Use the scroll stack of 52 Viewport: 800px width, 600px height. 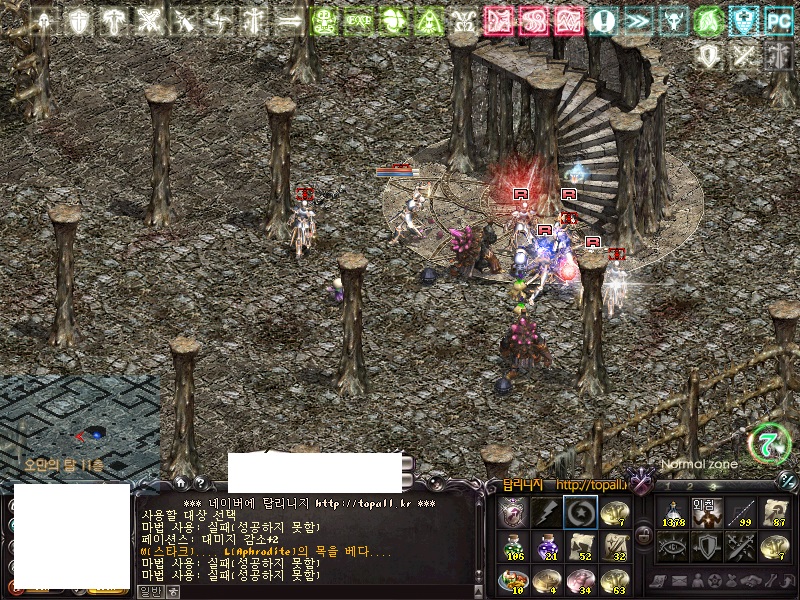tap(580, 546)
